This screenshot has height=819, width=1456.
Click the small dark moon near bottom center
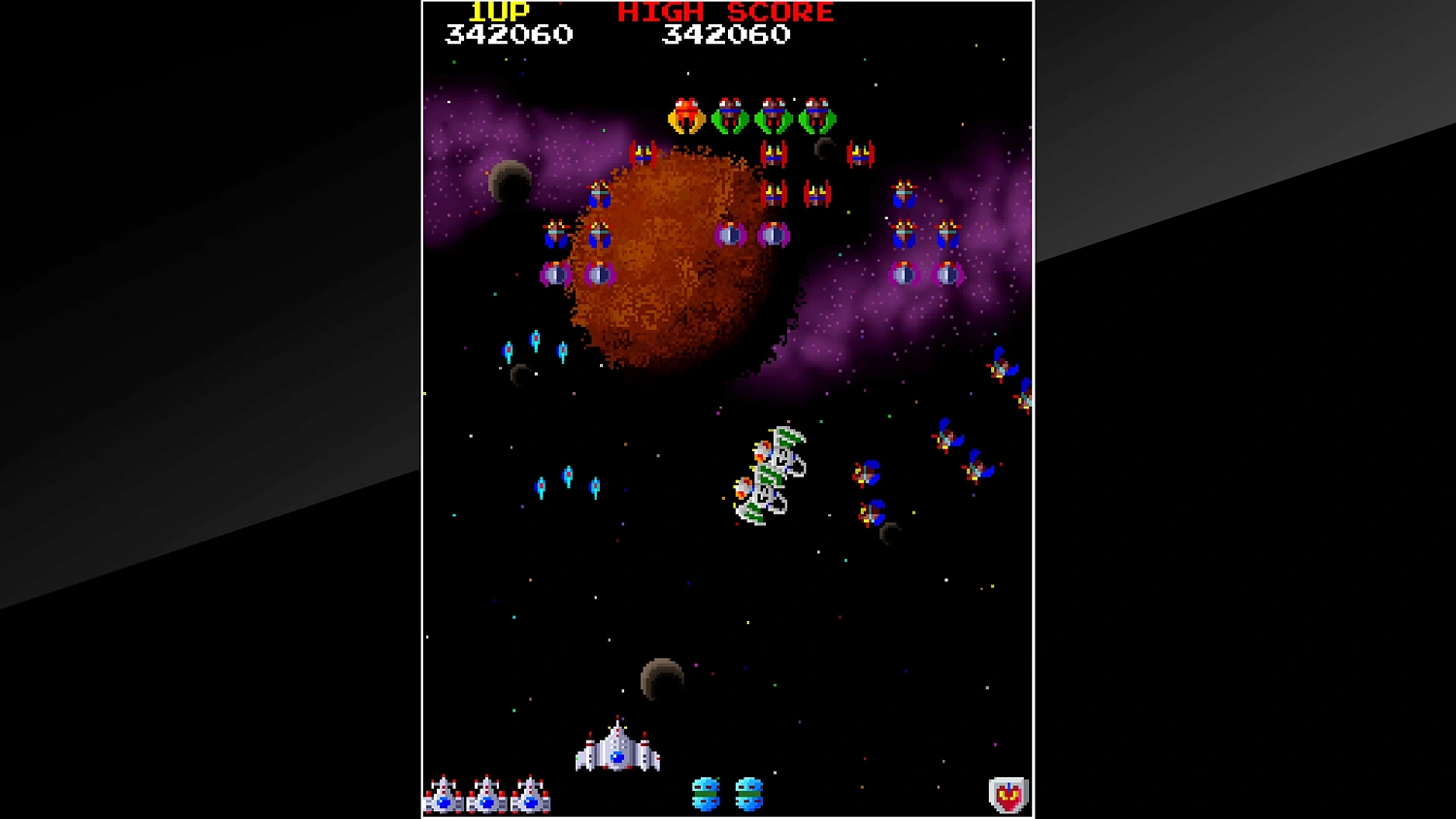coord(663,676)
